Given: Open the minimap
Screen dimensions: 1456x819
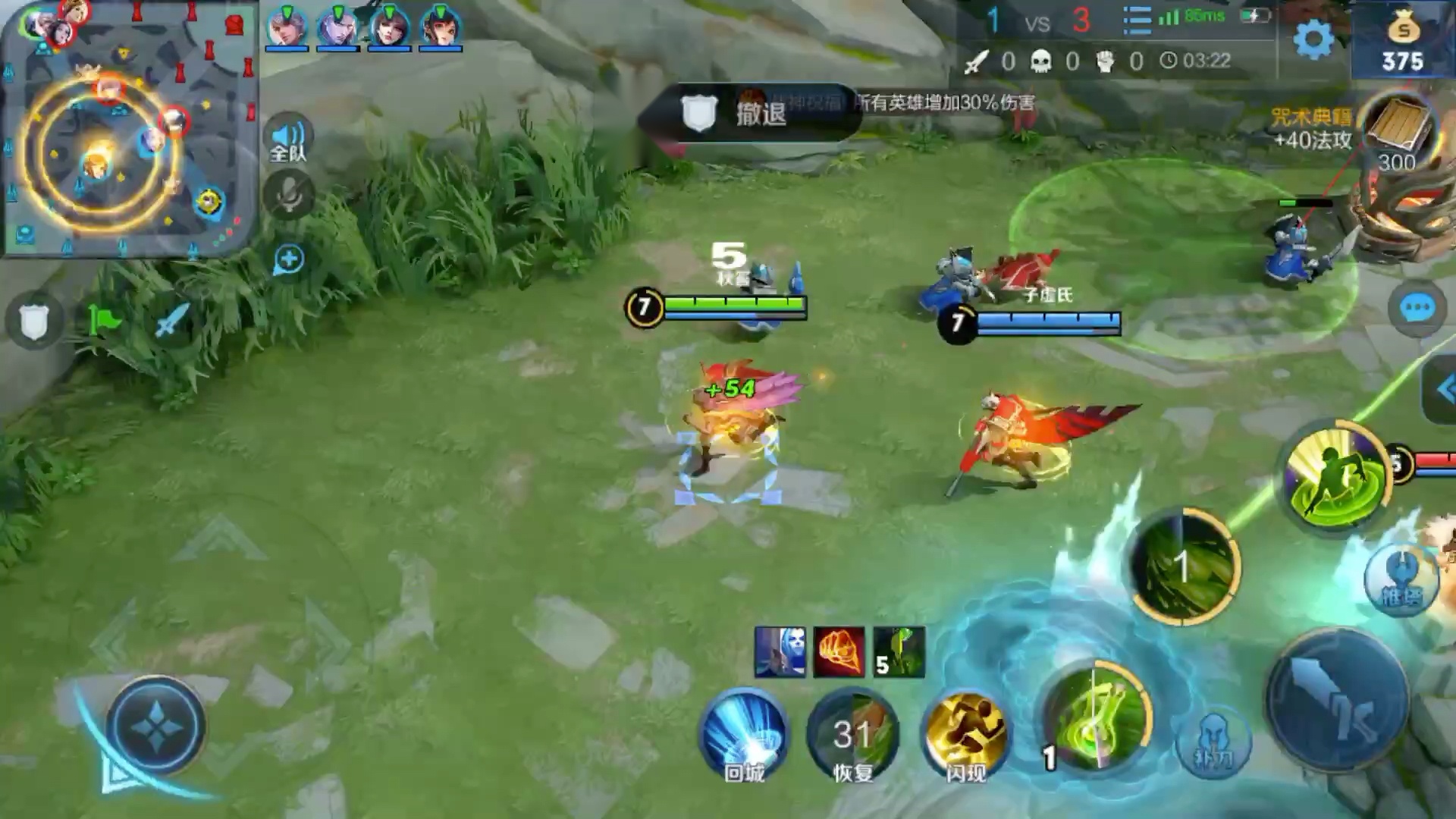Looking at the screenshot, I should [x=129, y=129].
